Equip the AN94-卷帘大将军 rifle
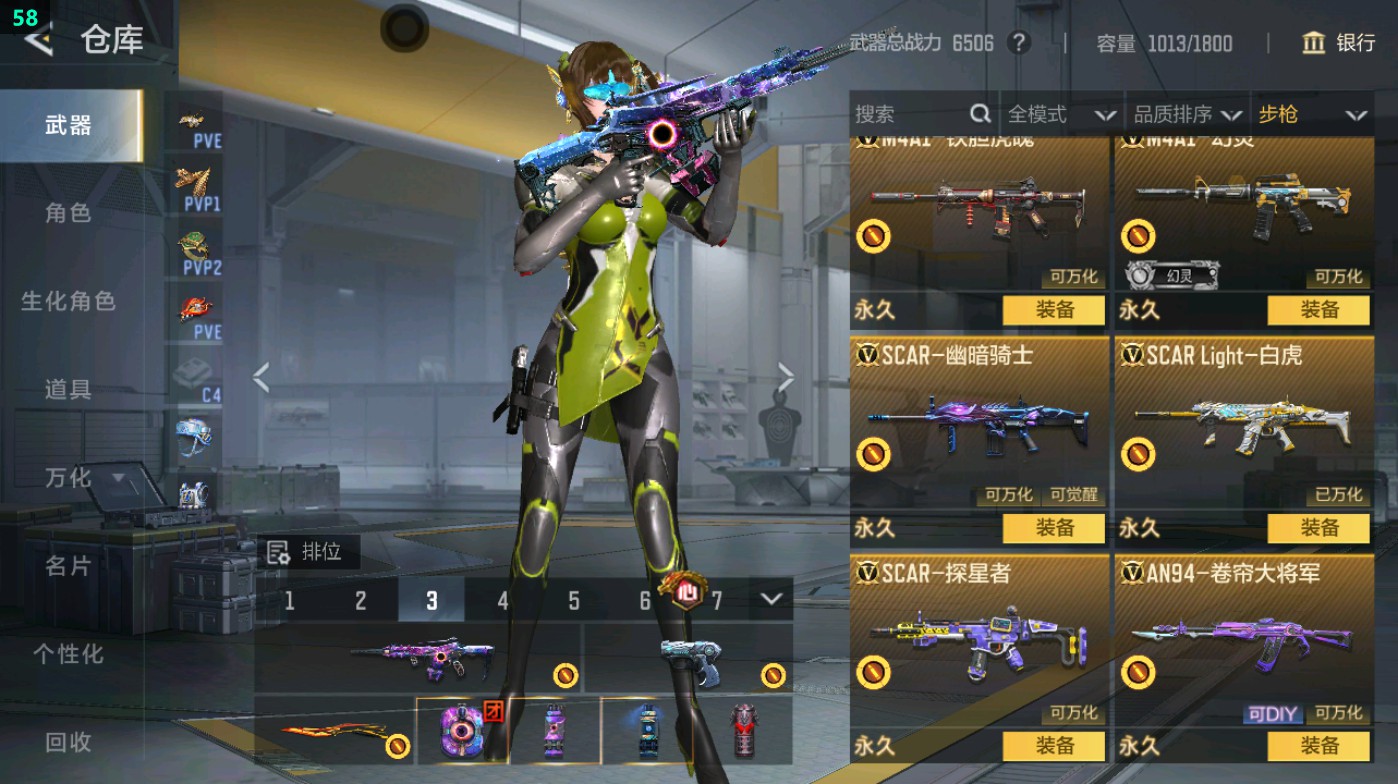The width and height of the screenshot is (1398, 784). [x=1318, y=745]
